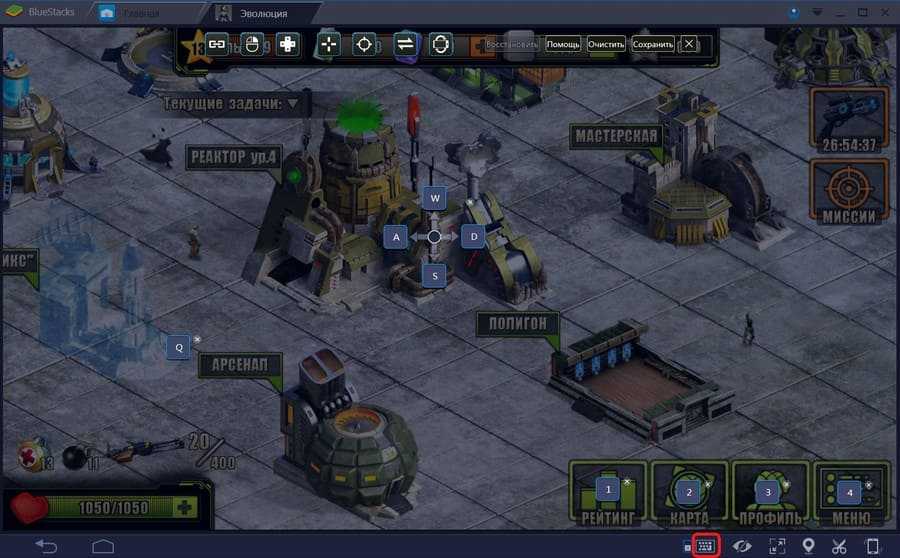Open the Миссии crosshair button

[849, 192]
